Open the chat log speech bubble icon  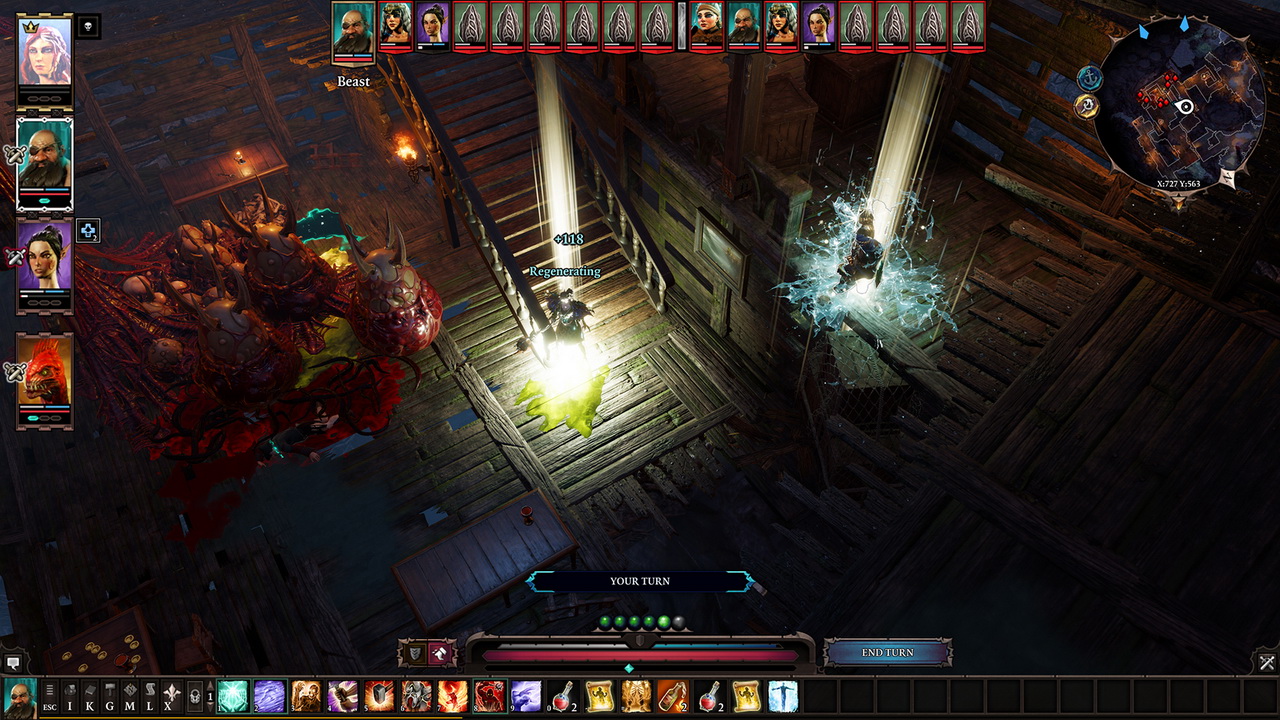click(13, 662)
